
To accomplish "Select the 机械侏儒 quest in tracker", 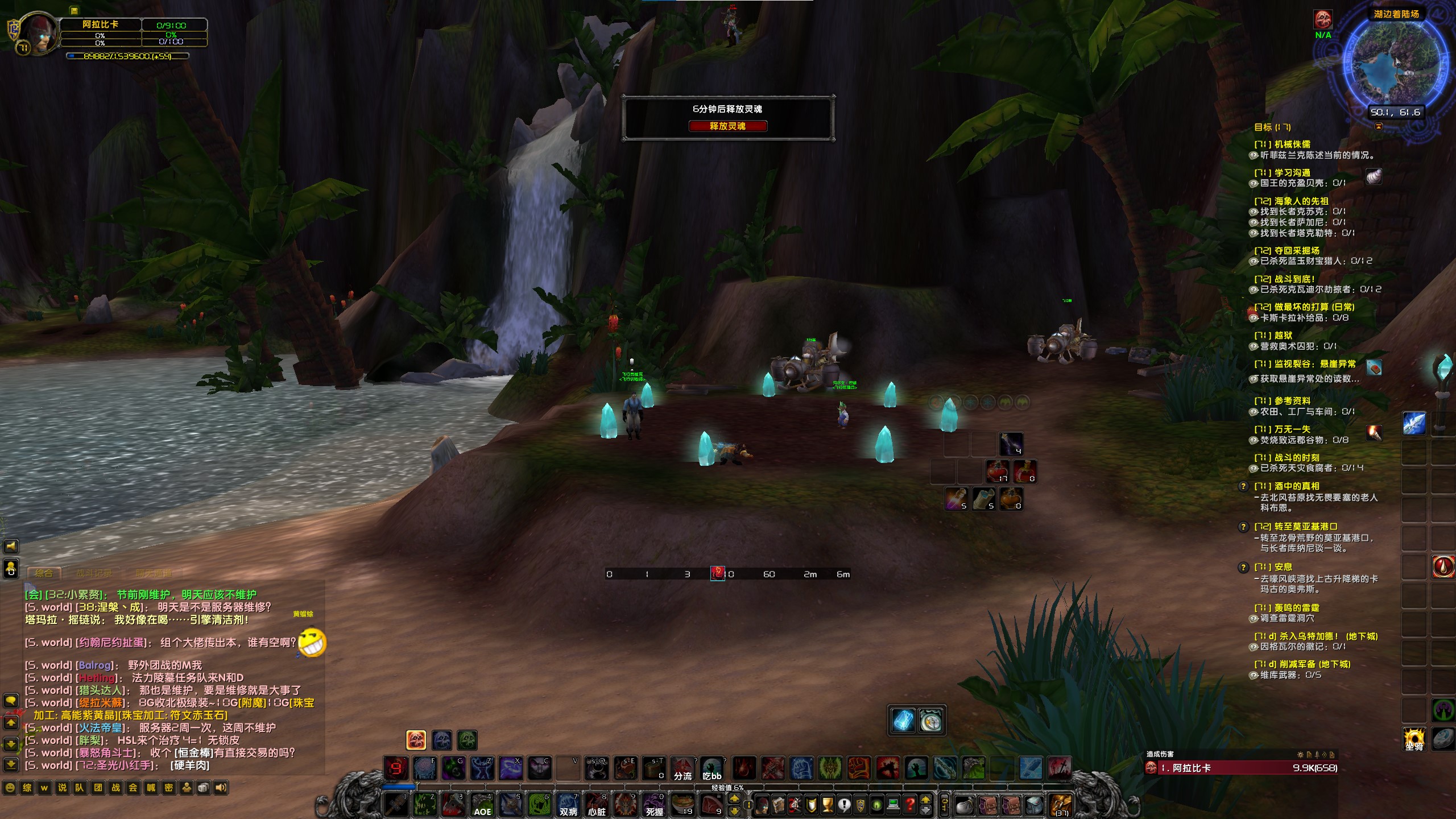I will point(1292,144).
